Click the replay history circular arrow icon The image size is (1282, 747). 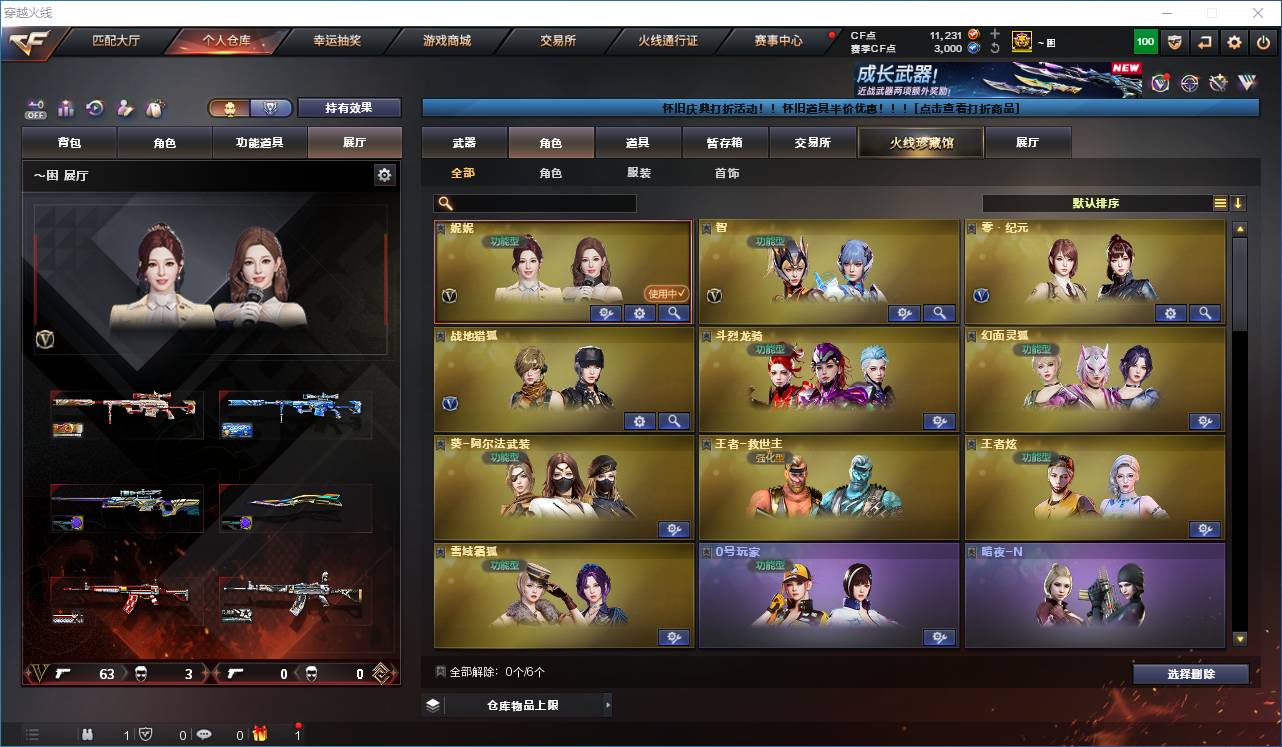click(x=95, y=107)
